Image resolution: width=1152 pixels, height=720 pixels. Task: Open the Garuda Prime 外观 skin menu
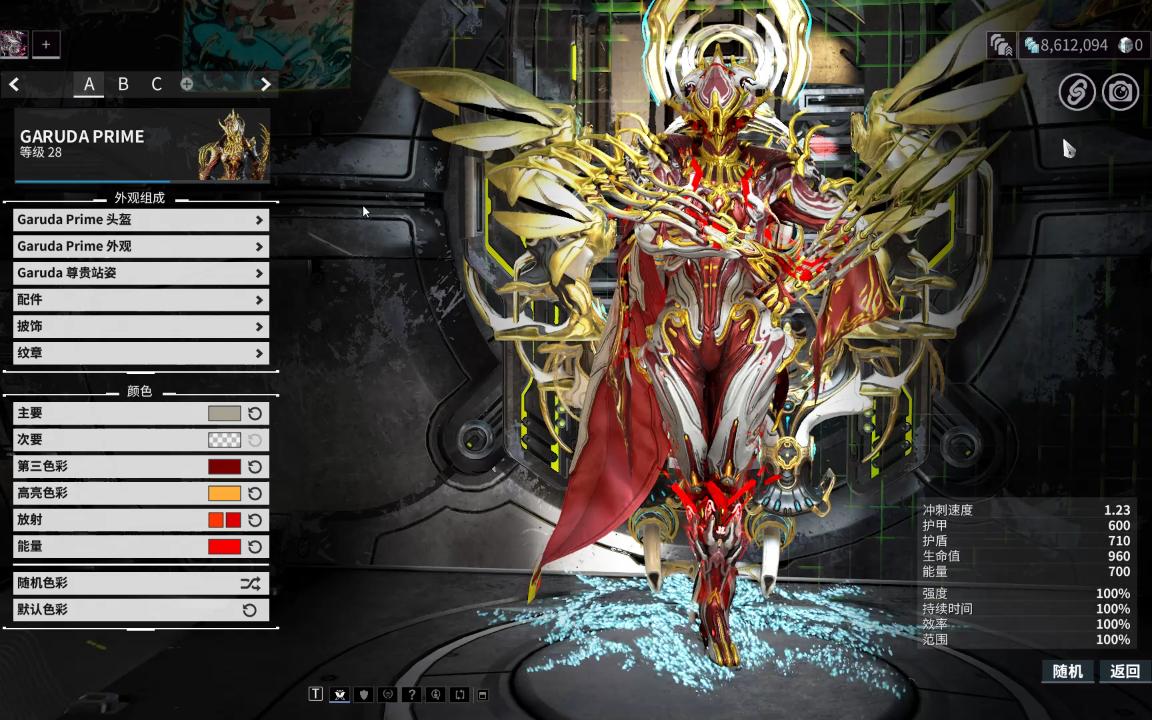point(140,246)
